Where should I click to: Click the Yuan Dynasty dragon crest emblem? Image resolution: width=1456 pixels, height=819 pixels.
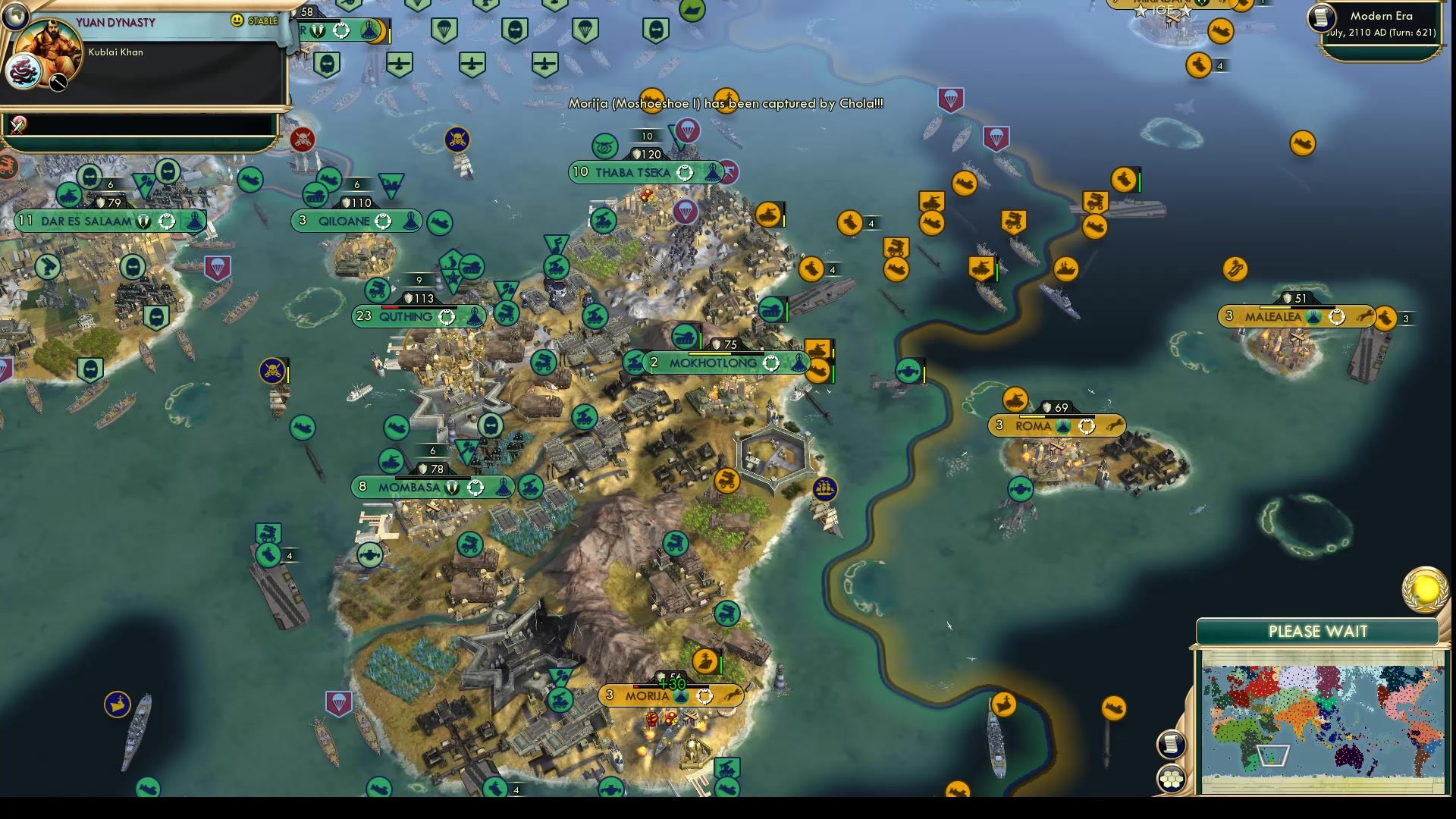point(25,72)
